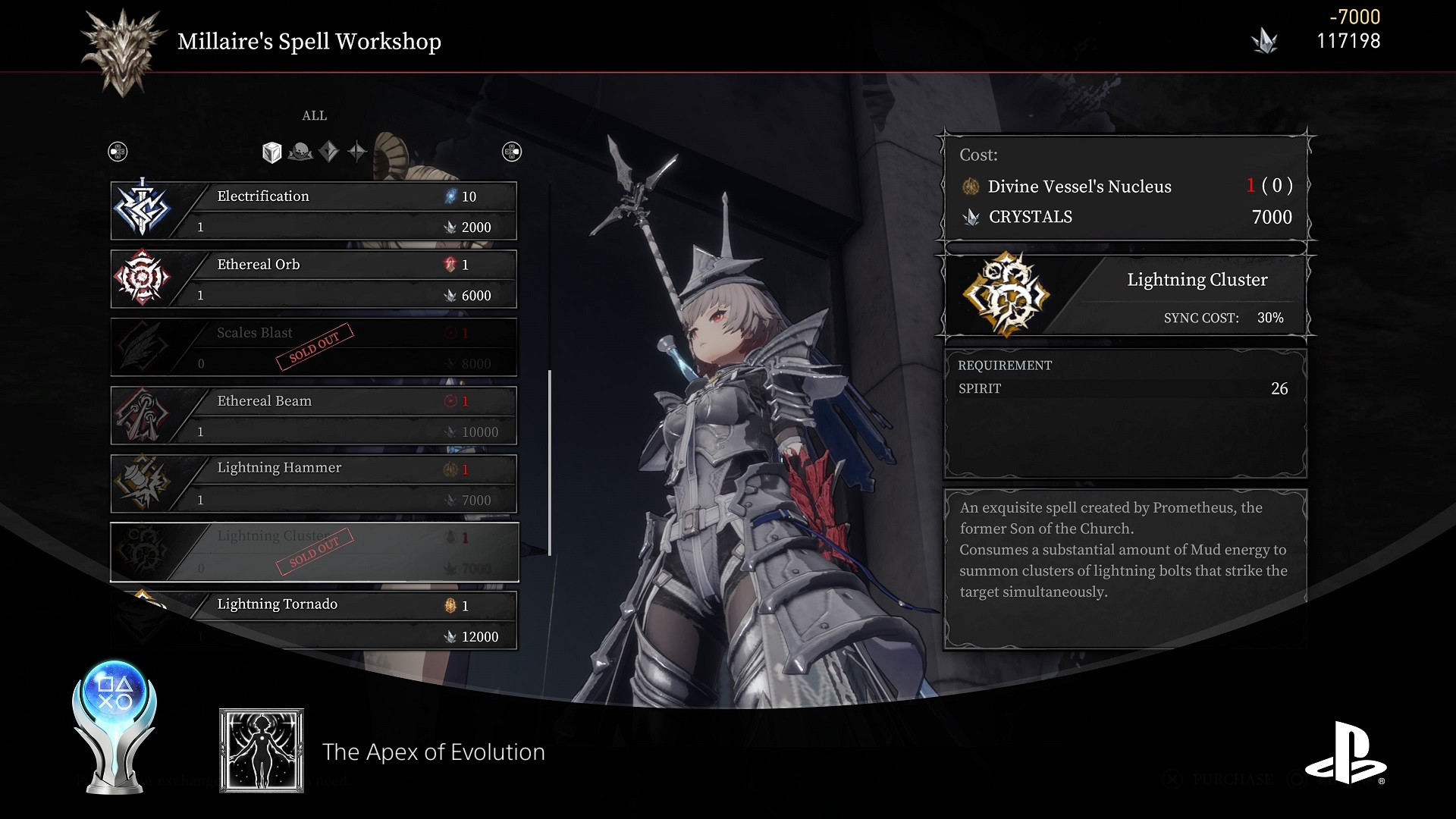The width and height of the screenshot is (1456, 819).
Task: Pick the Ethereal Beam spell row
Action: click(x=314, y=416)
